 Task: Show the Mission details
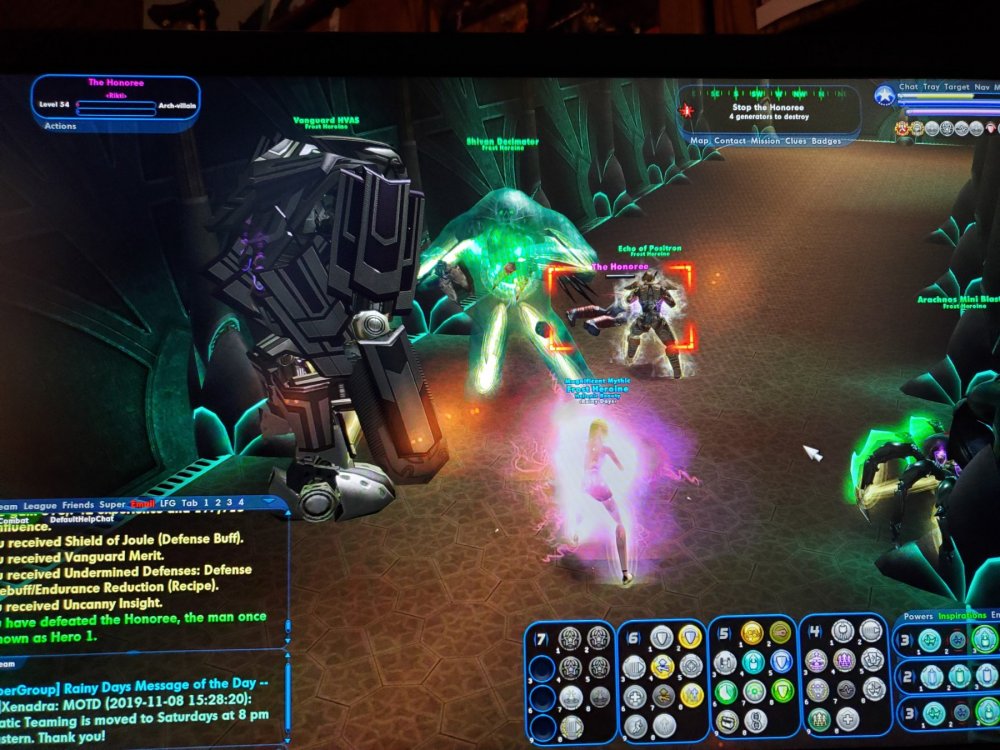pyautogui.click(x=765, y=141)
